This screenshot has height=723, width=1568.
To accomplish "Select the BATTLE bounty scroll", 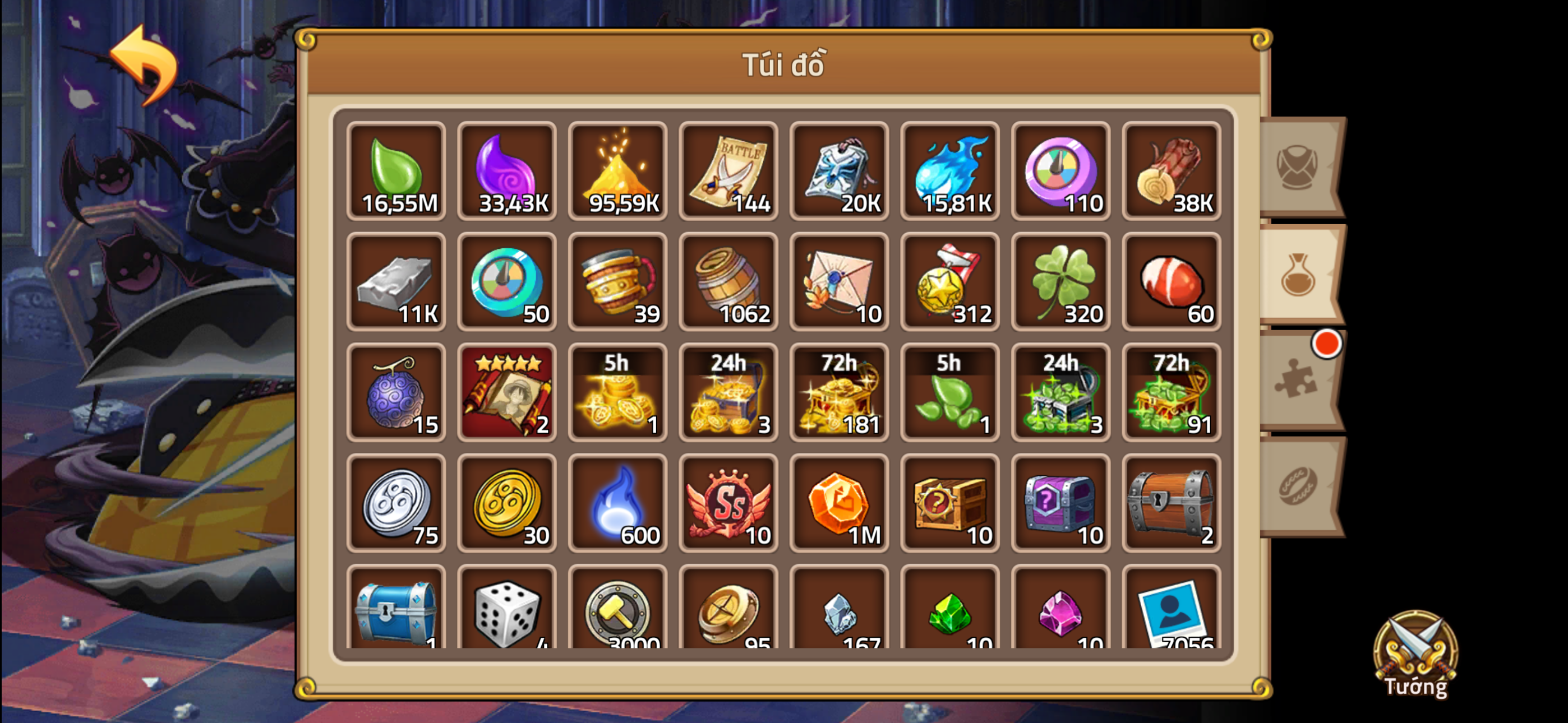I will pyautogui.click(x=728, y=171).
